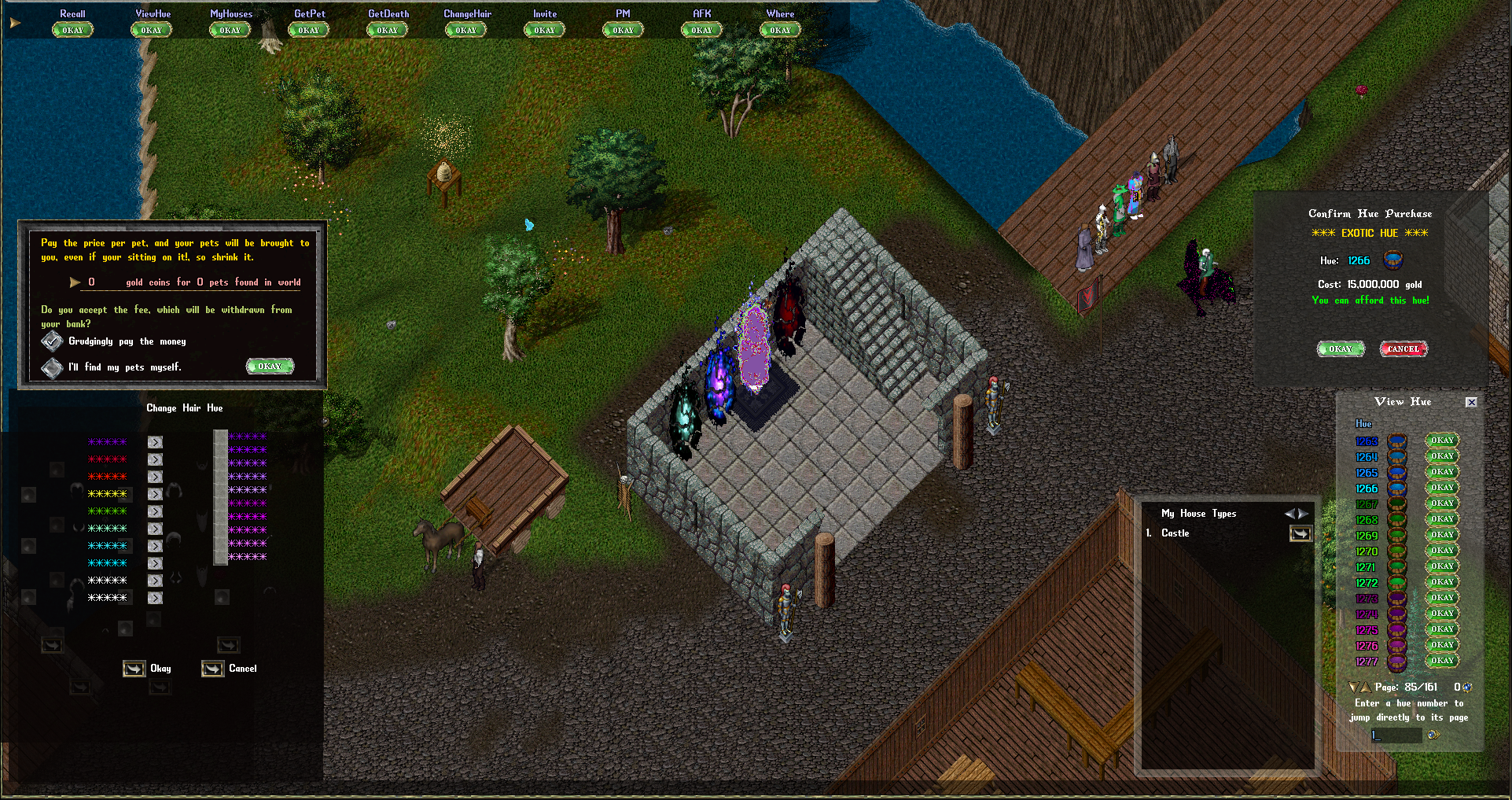
Task: Click the down triangle to page back in View Hue
Action: [x=1353, y=687]
